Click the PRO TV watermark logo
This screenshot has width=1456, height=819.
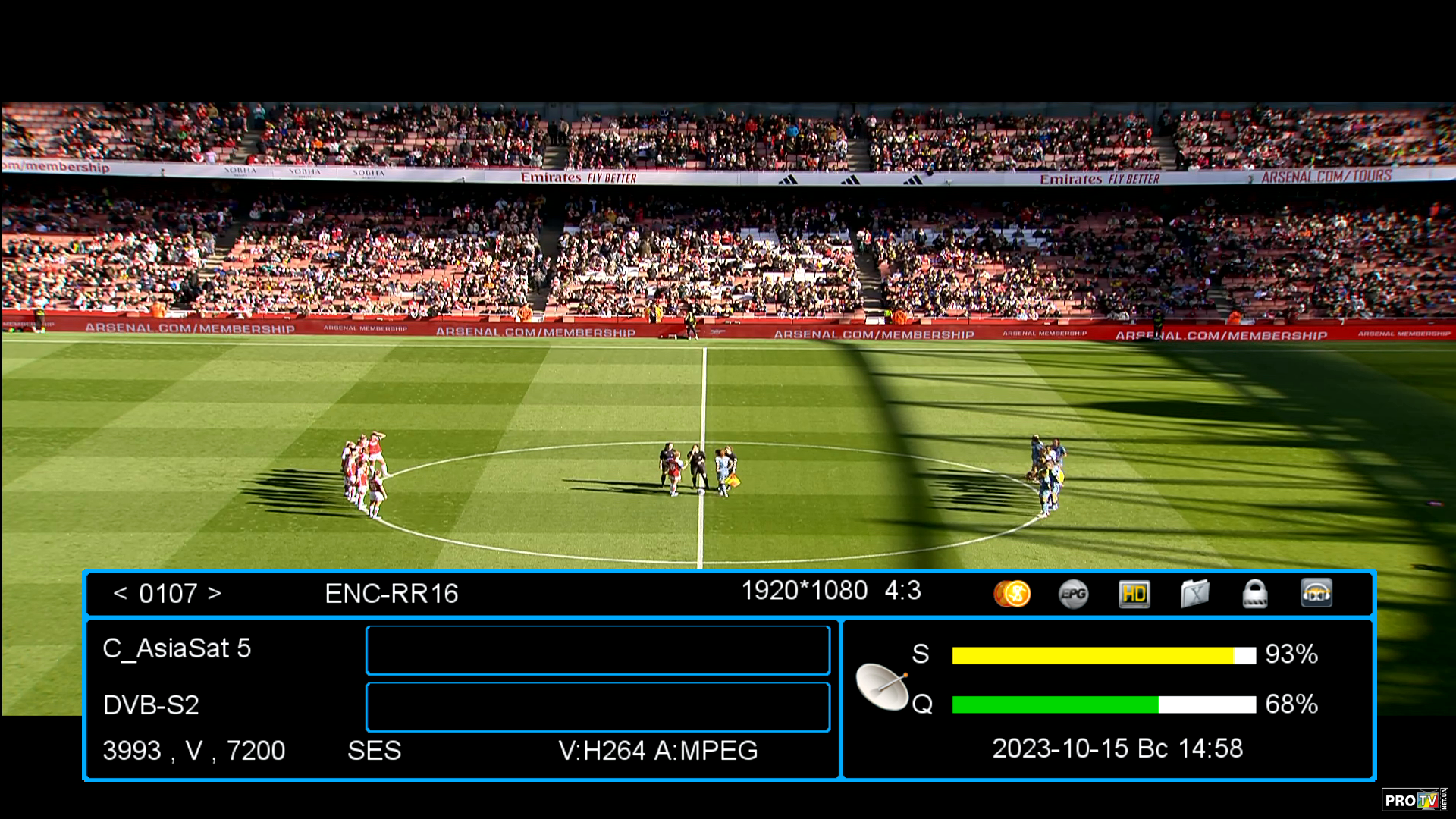1414,800
